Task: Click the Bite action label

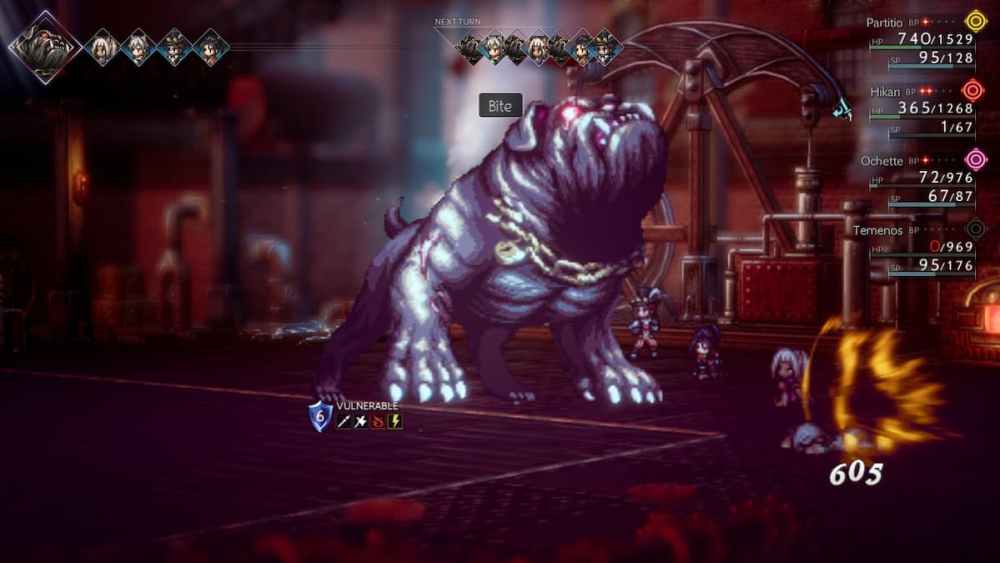Action: pos(500,106)
